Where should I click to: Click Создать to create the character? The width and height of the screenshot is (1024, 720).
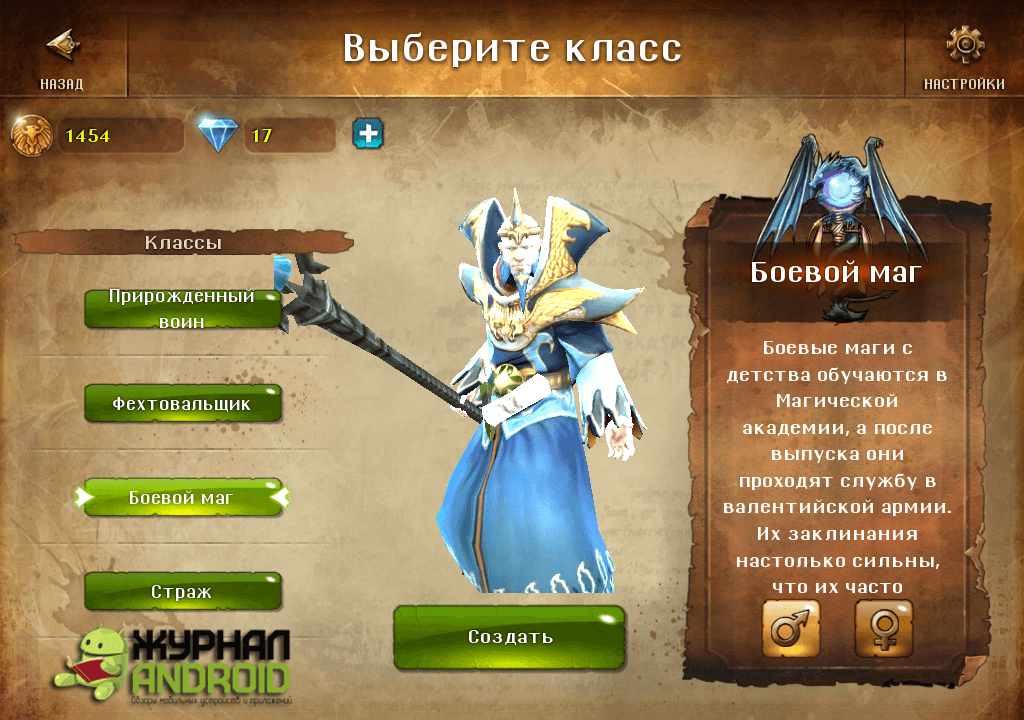(x=509, y=637)
